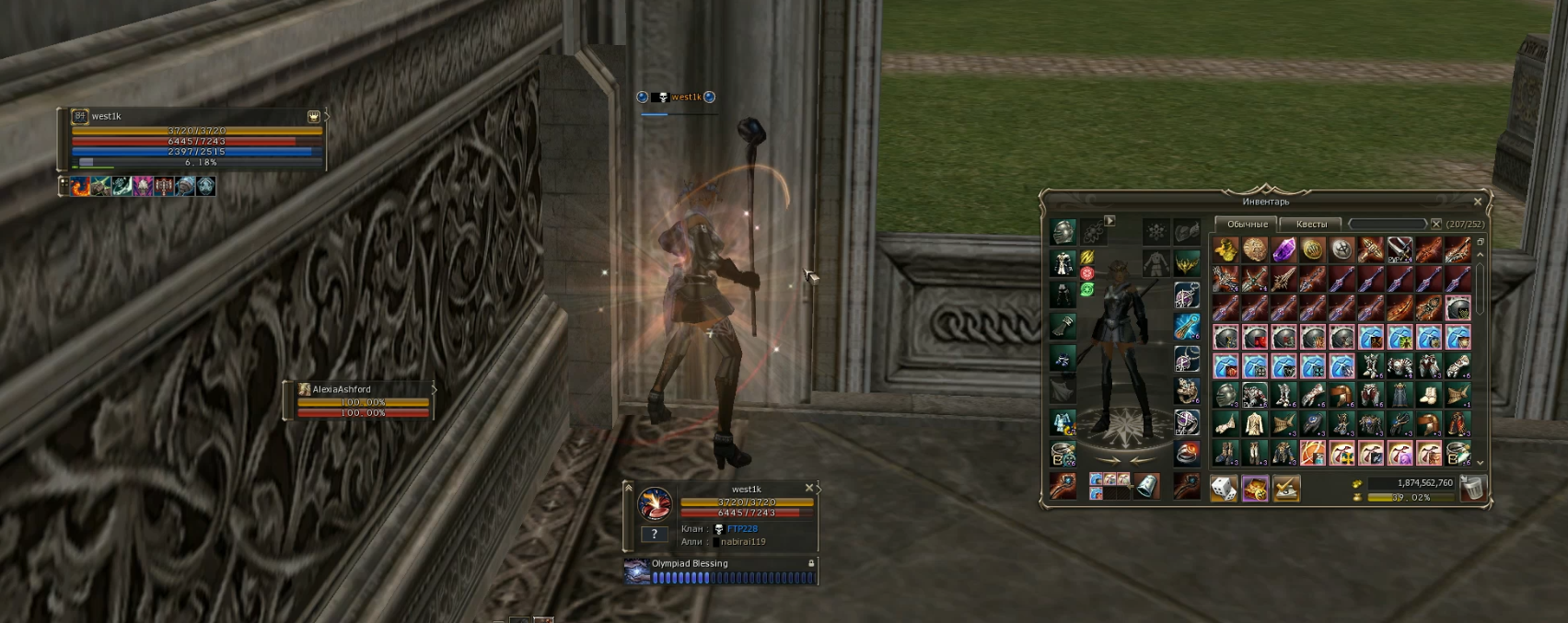Click the trash can delete button

pyautogui.click(x=1472, y=489)
